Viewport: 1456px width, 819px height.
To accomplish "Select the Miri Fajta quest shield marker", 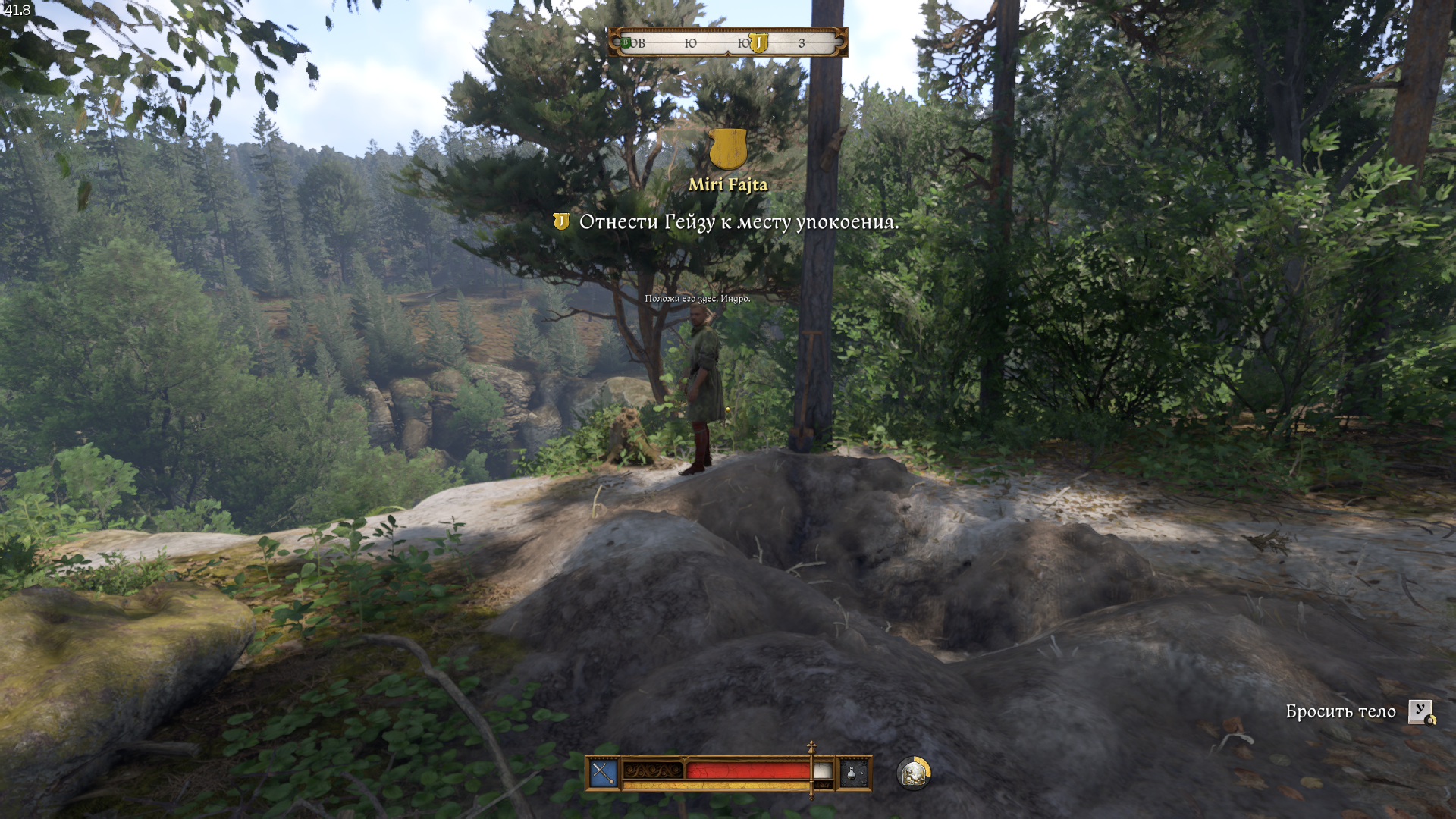I will pos(728,149).
